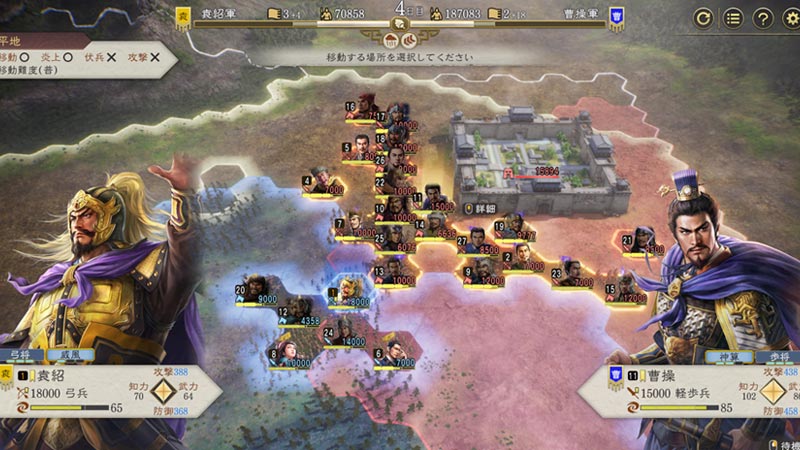Open the list menu icon
This screenshot has height=450, width=800.
[x=733, y=19]
